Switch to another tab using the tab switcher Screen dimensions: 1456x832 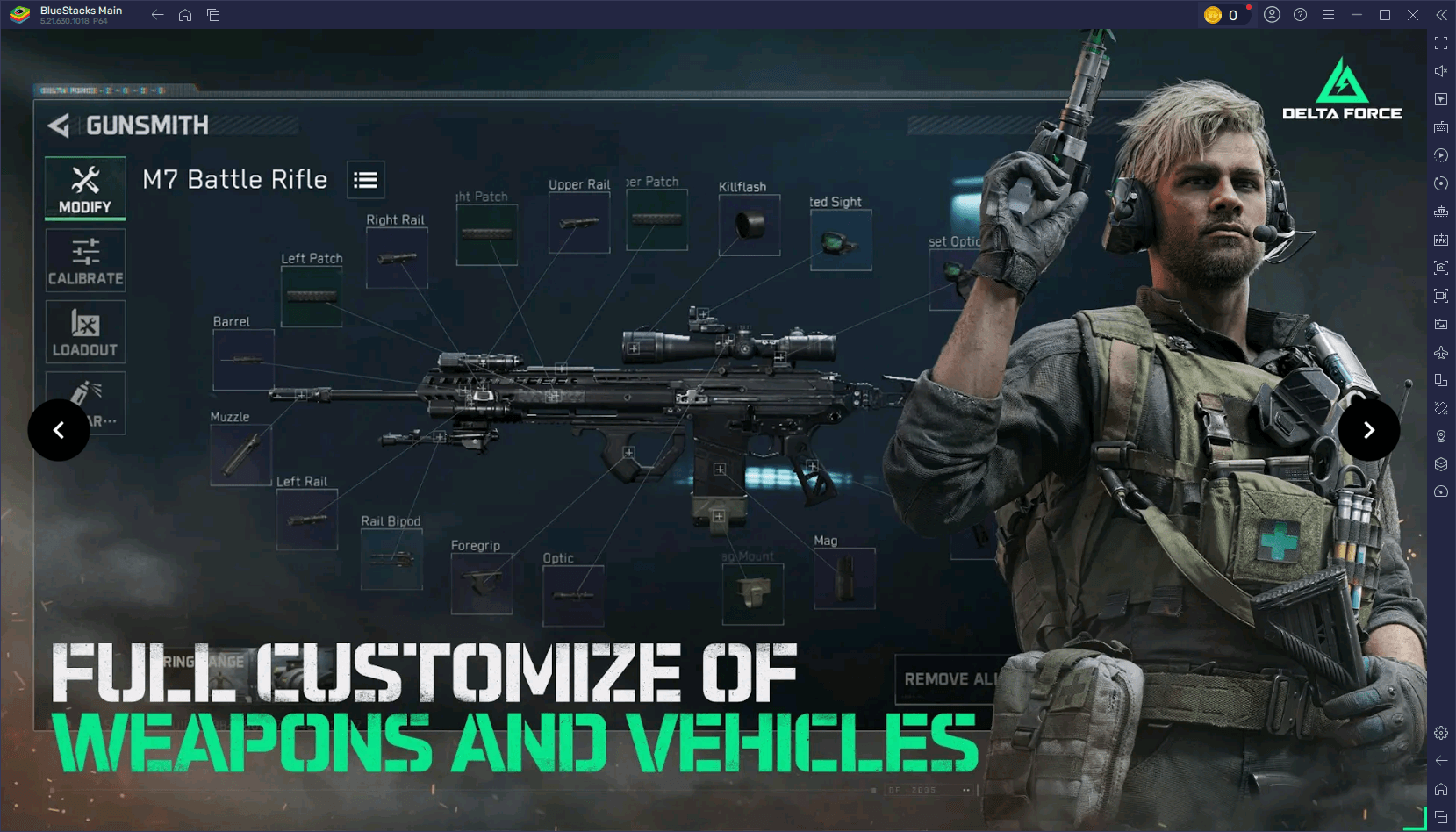[x=213, y=14]
